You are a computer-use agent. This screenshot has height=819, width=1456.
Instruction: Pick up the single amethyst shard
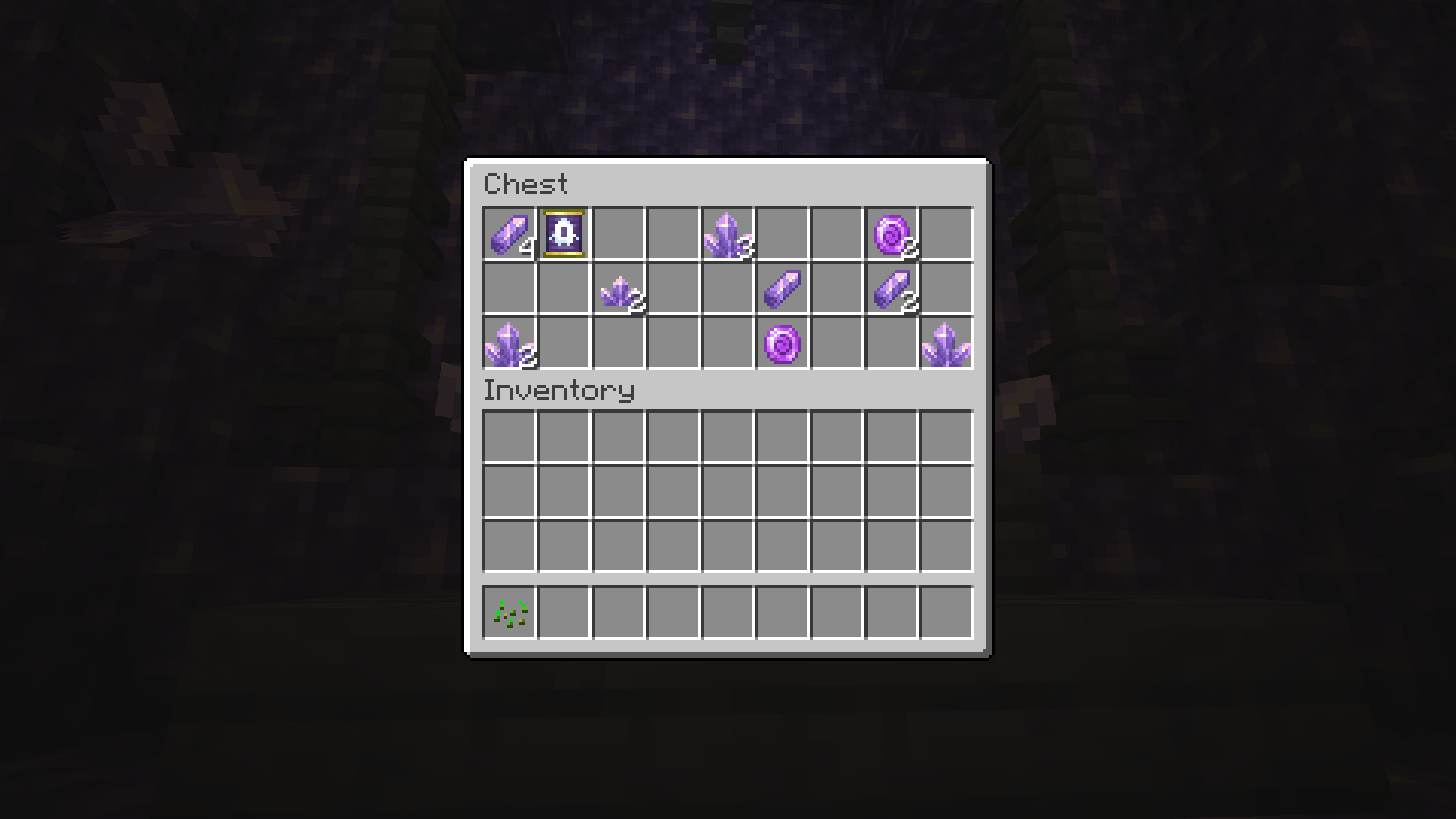pos(782,289)
